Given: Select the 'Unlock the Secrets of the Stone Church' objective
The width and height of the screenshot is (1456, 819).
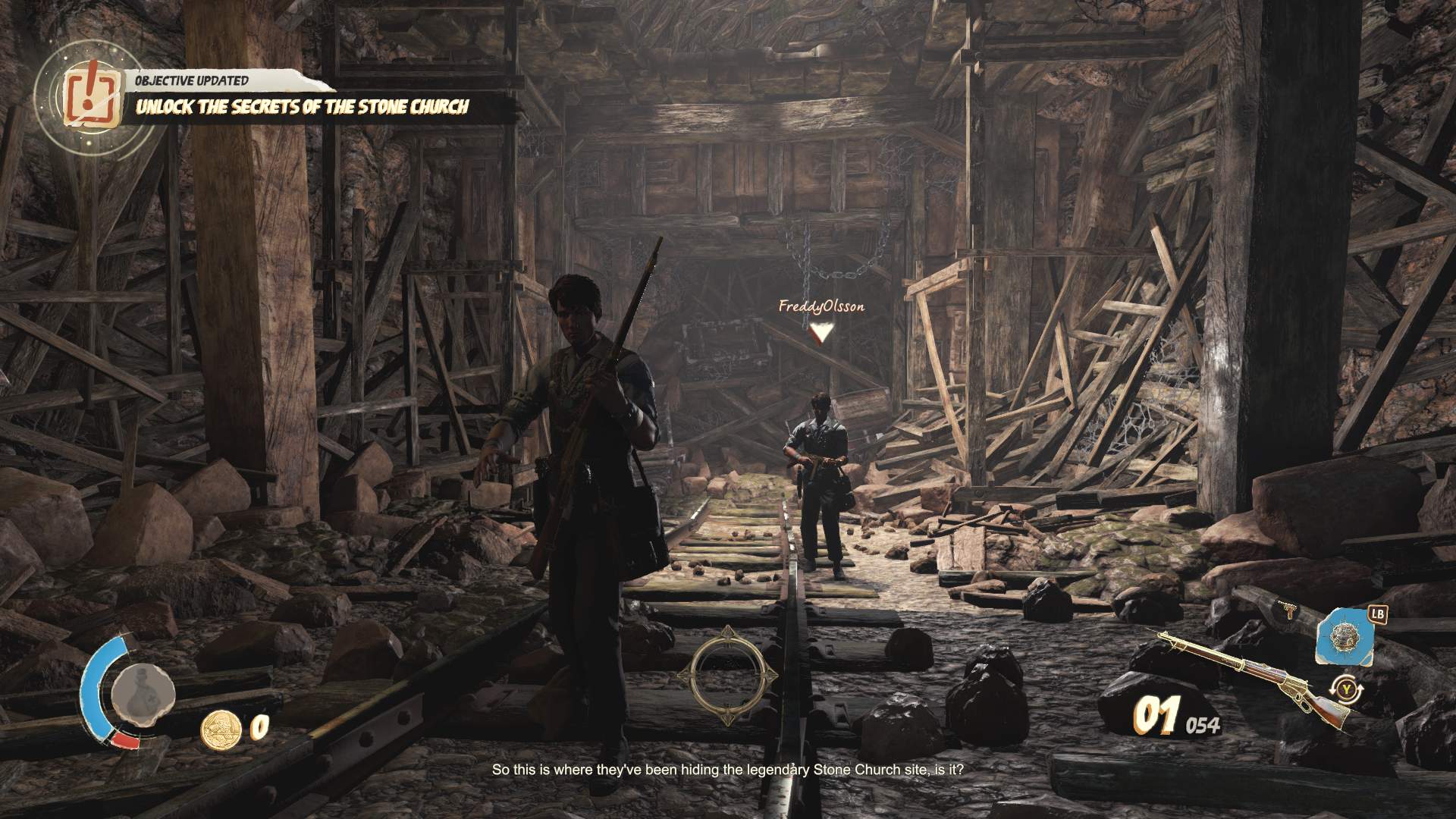Looking at the screenshot, I should tap(302, 107).
